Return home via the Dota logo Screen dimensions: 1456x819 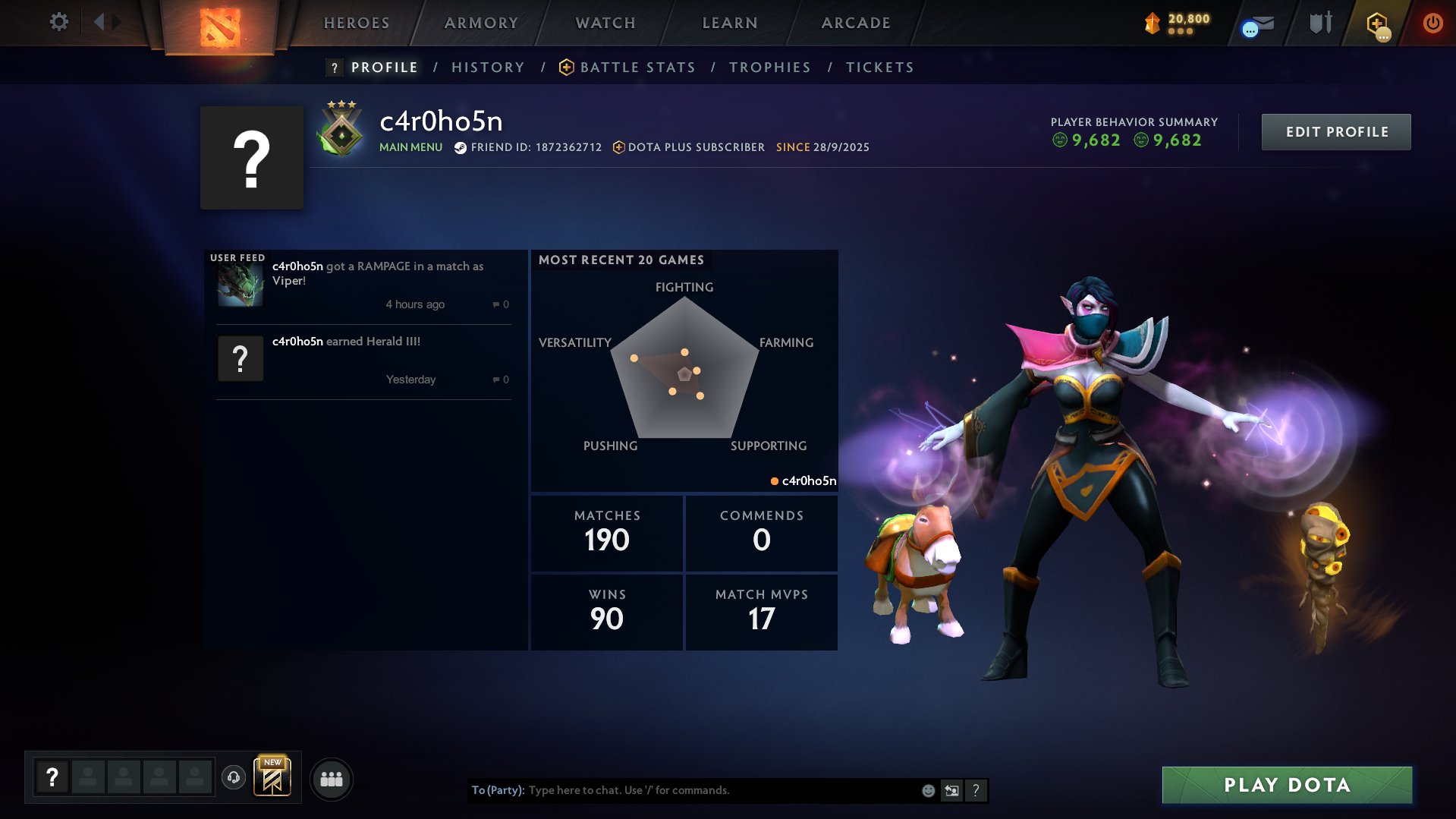point(220,27)
